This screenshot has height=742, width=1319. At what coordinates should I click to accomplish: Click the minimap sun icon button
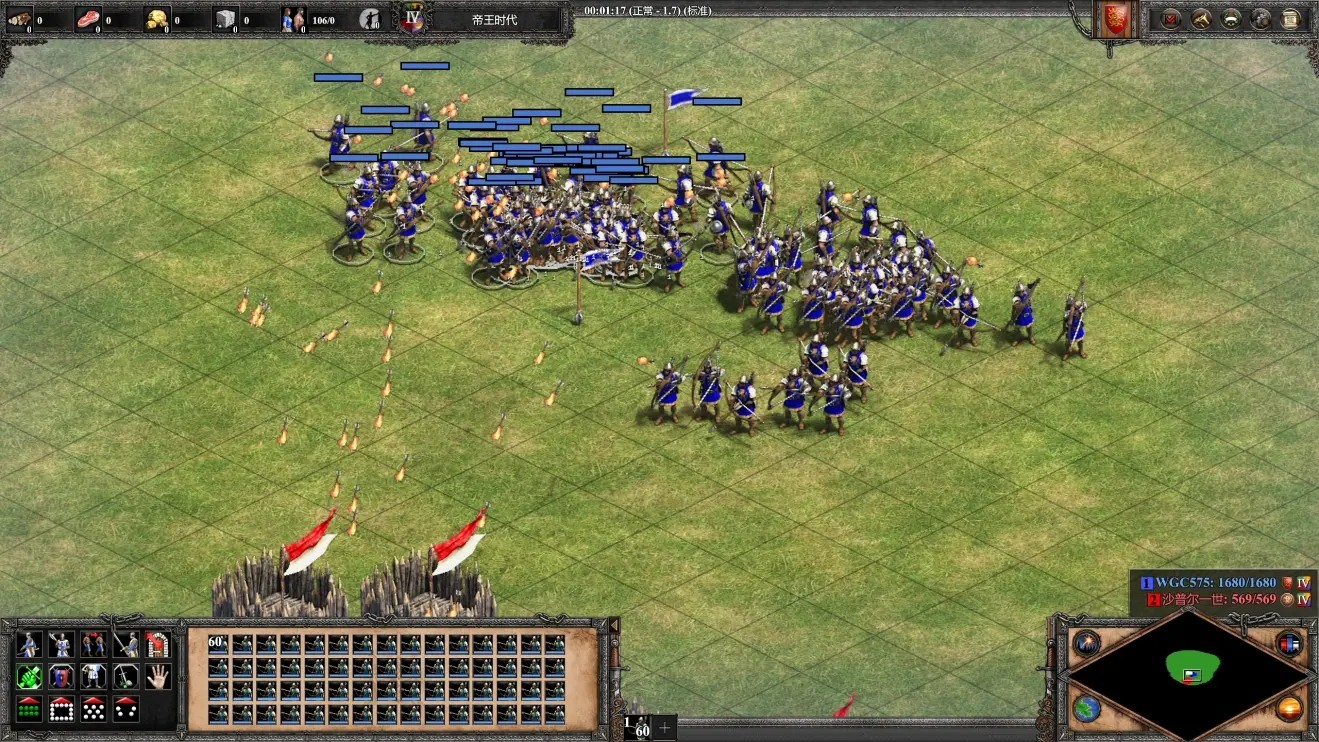(1289, 709)
